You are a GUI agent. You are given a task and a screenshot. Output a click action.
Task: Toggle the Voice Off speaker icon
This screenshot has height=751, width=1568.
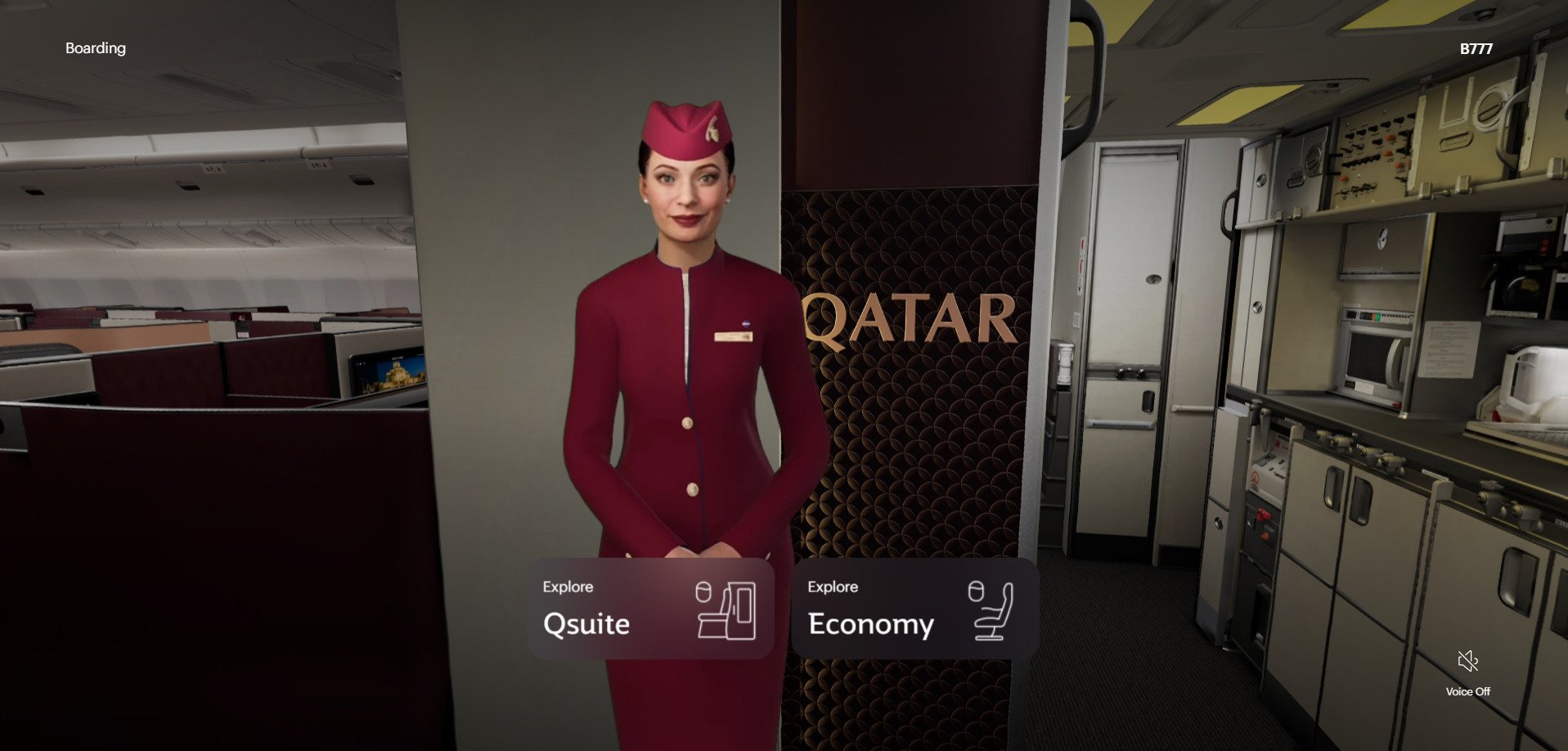[x=1467, y=661]
